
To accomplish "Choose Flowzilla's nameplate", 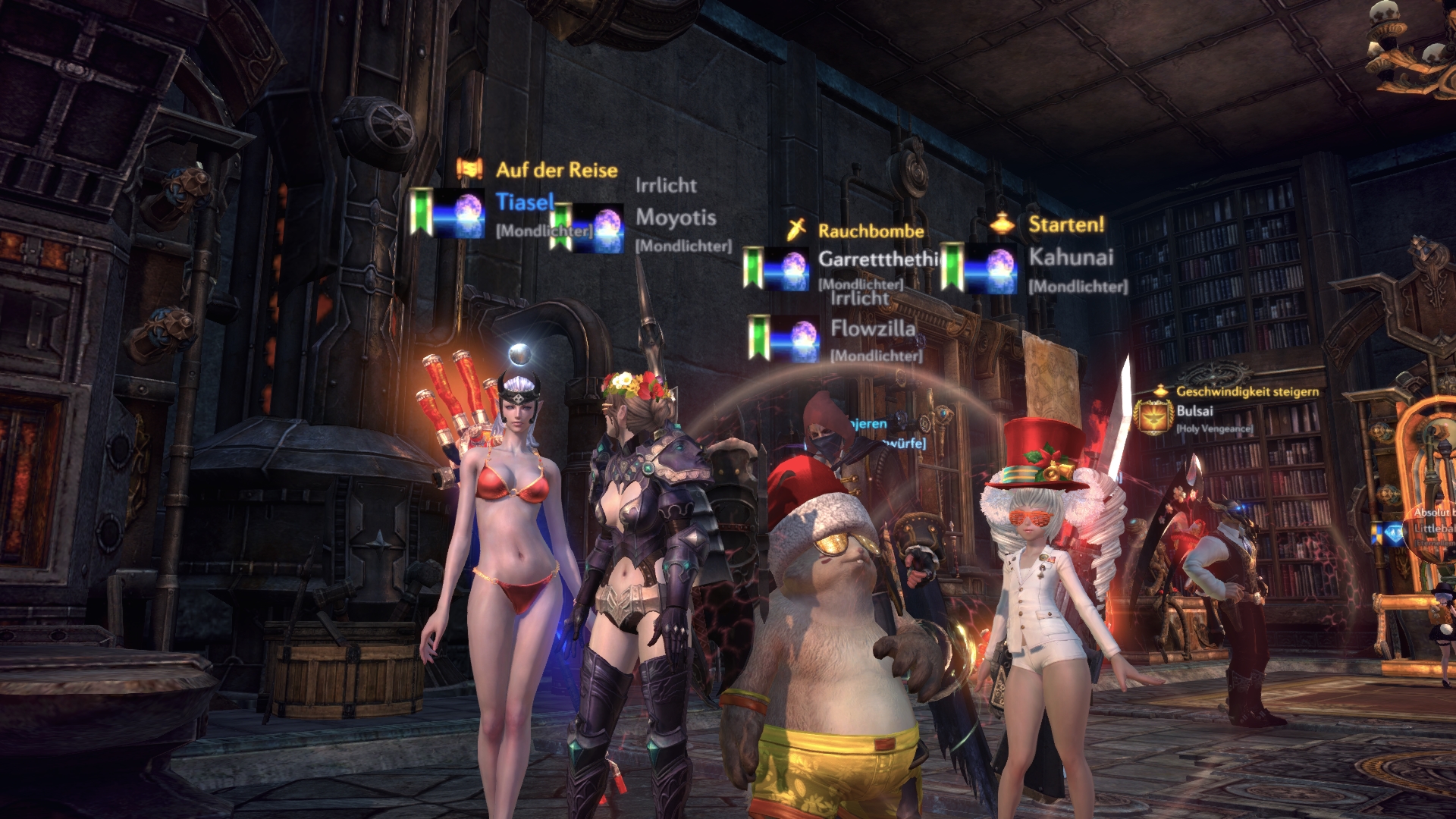I will tap(872, 328).
